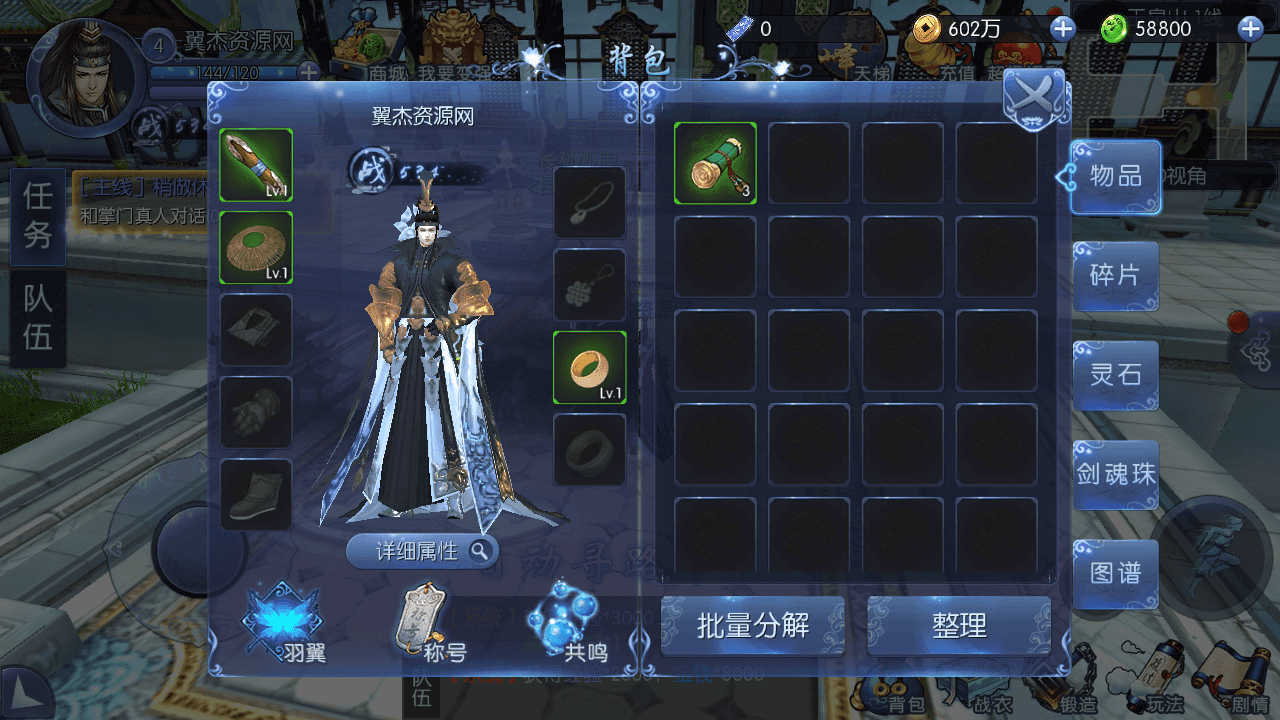Show the 灵石 spirit stone tab
The image size is (1280, 720).
1115,374
